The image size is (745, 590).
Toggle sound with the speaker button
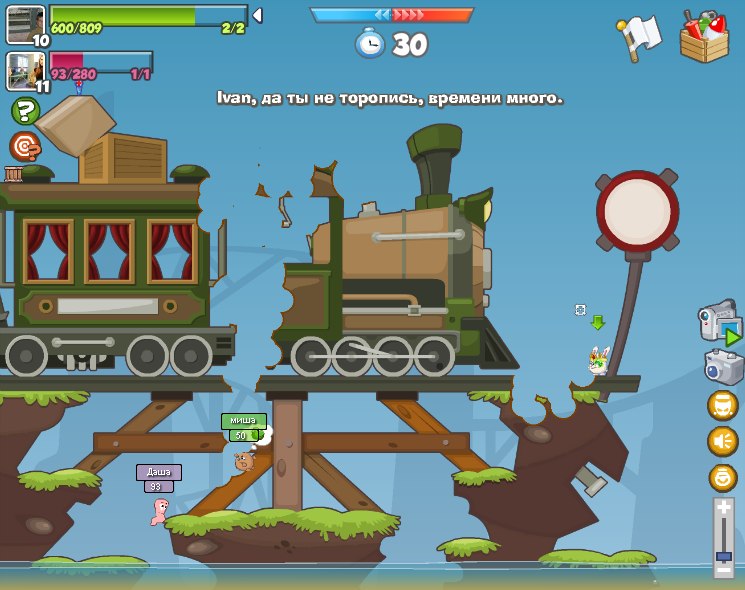[x=723, y=441]
